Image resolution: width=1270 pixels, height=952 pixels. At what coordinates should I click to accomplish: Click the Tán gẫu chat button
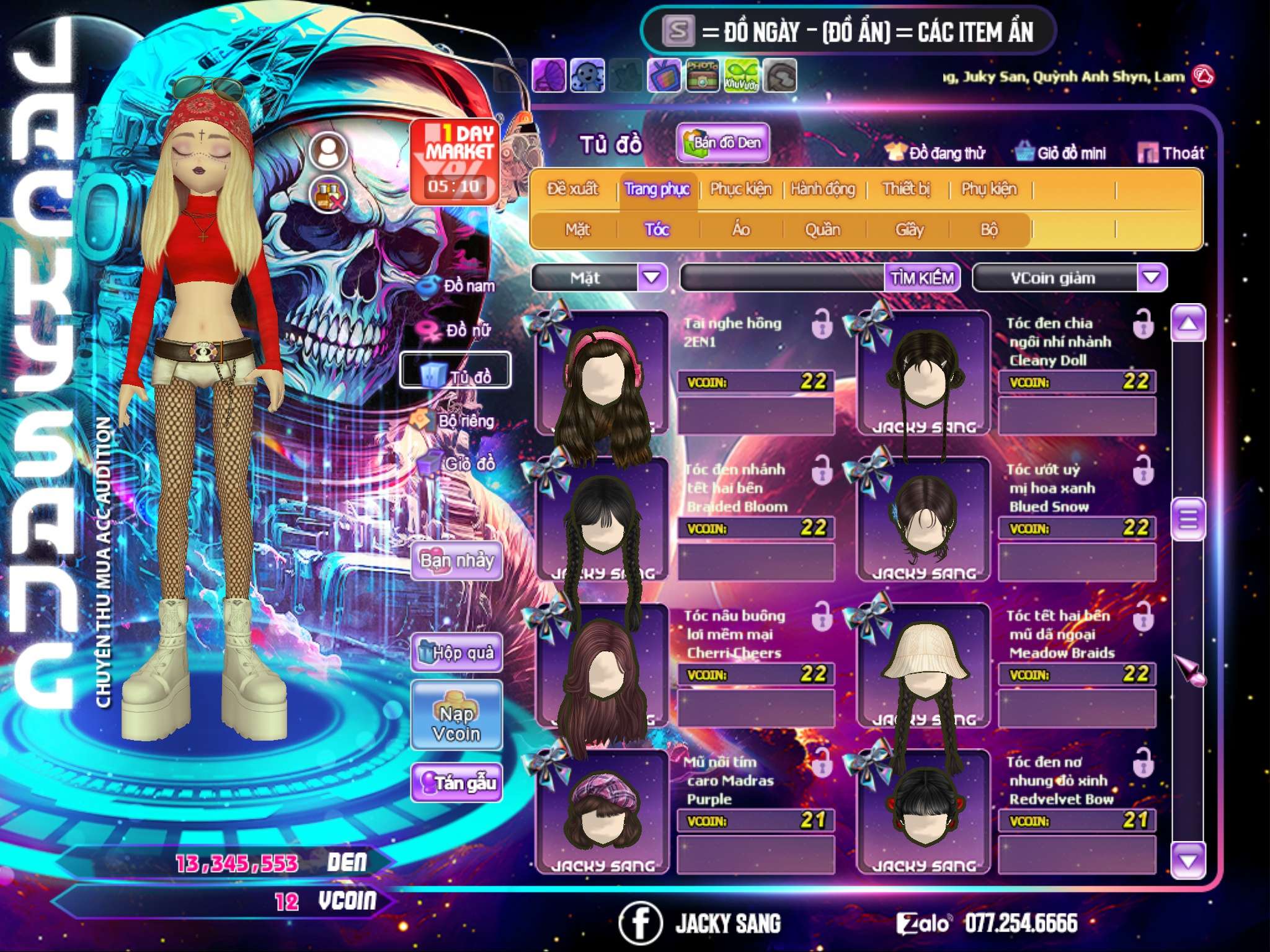[456, 783]
